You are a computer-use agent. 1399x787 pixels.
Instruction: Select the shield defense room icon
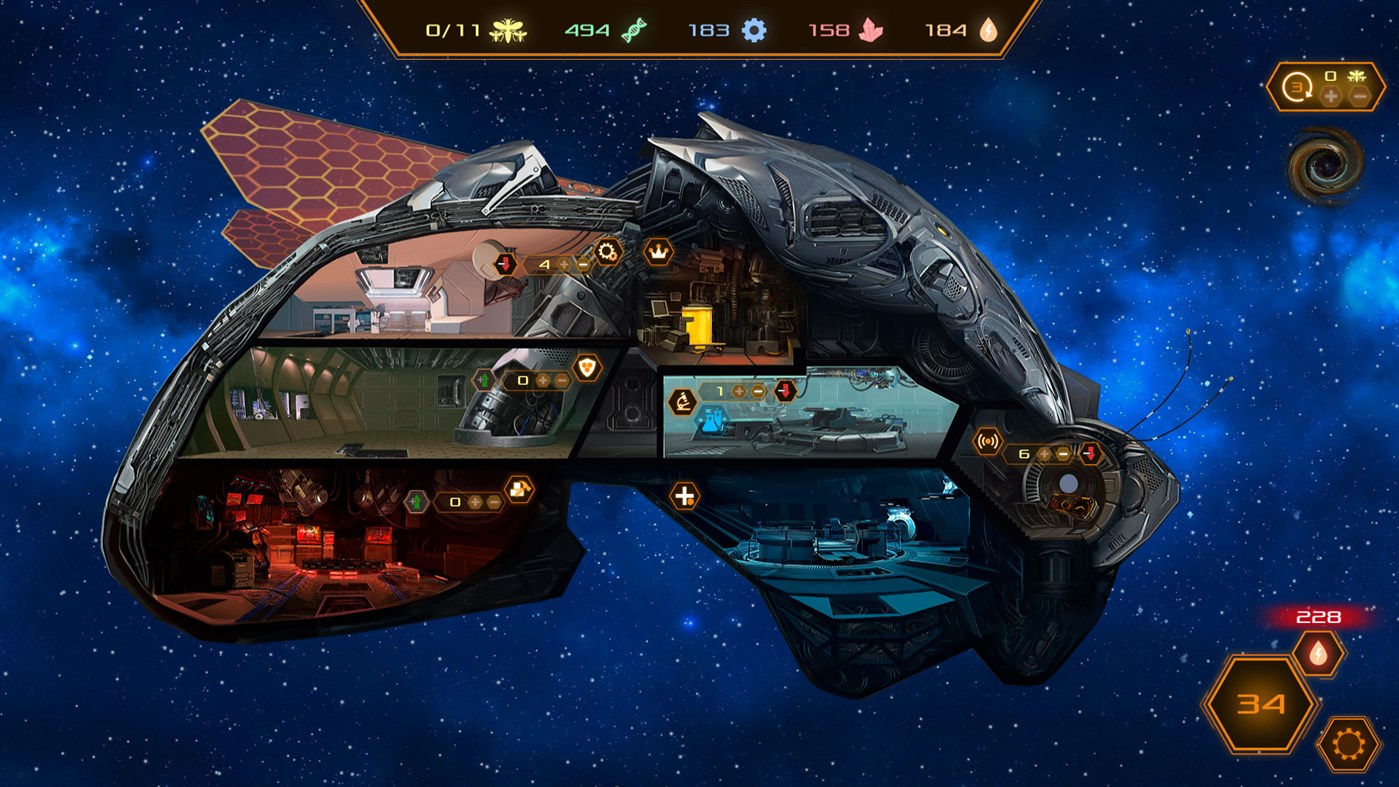click(587, 369)
